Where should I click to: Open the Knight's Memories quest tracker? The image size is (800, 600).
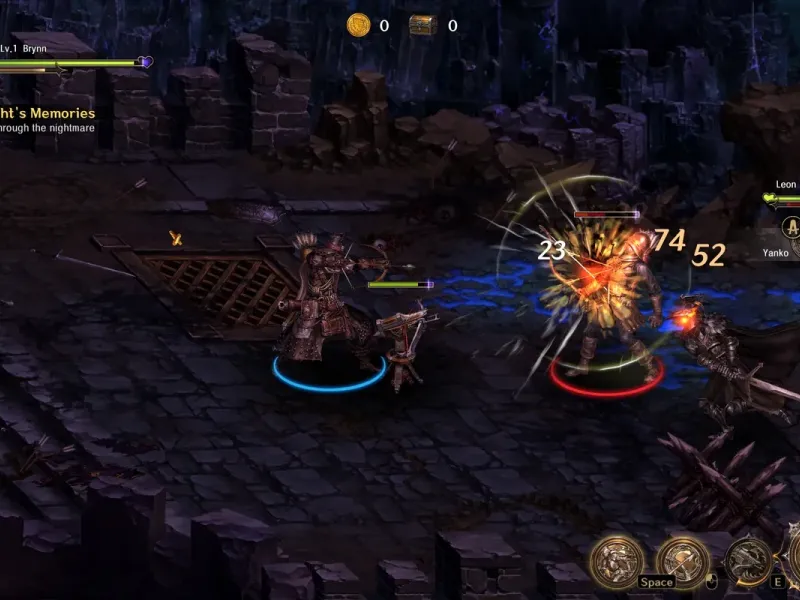(50, 114)
